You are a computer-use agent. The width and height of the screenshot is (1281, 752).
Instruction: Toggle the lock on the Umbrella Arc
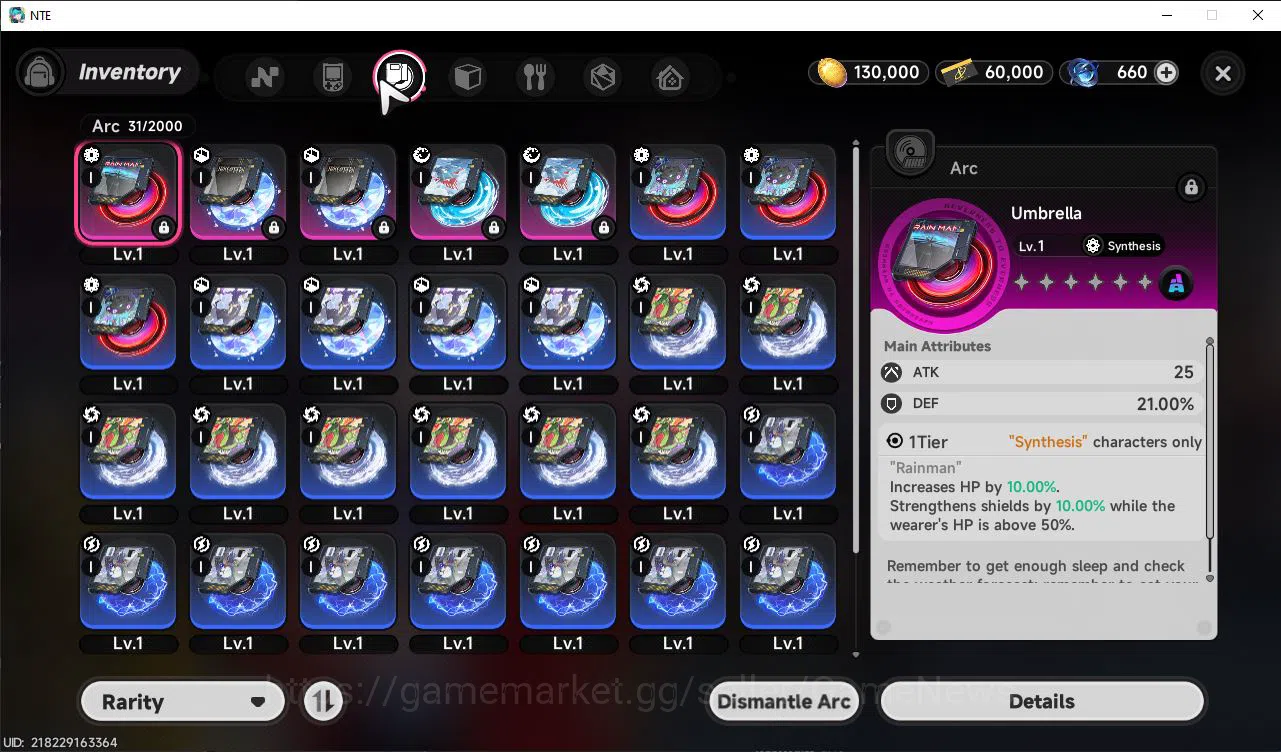click(1191, 187)
